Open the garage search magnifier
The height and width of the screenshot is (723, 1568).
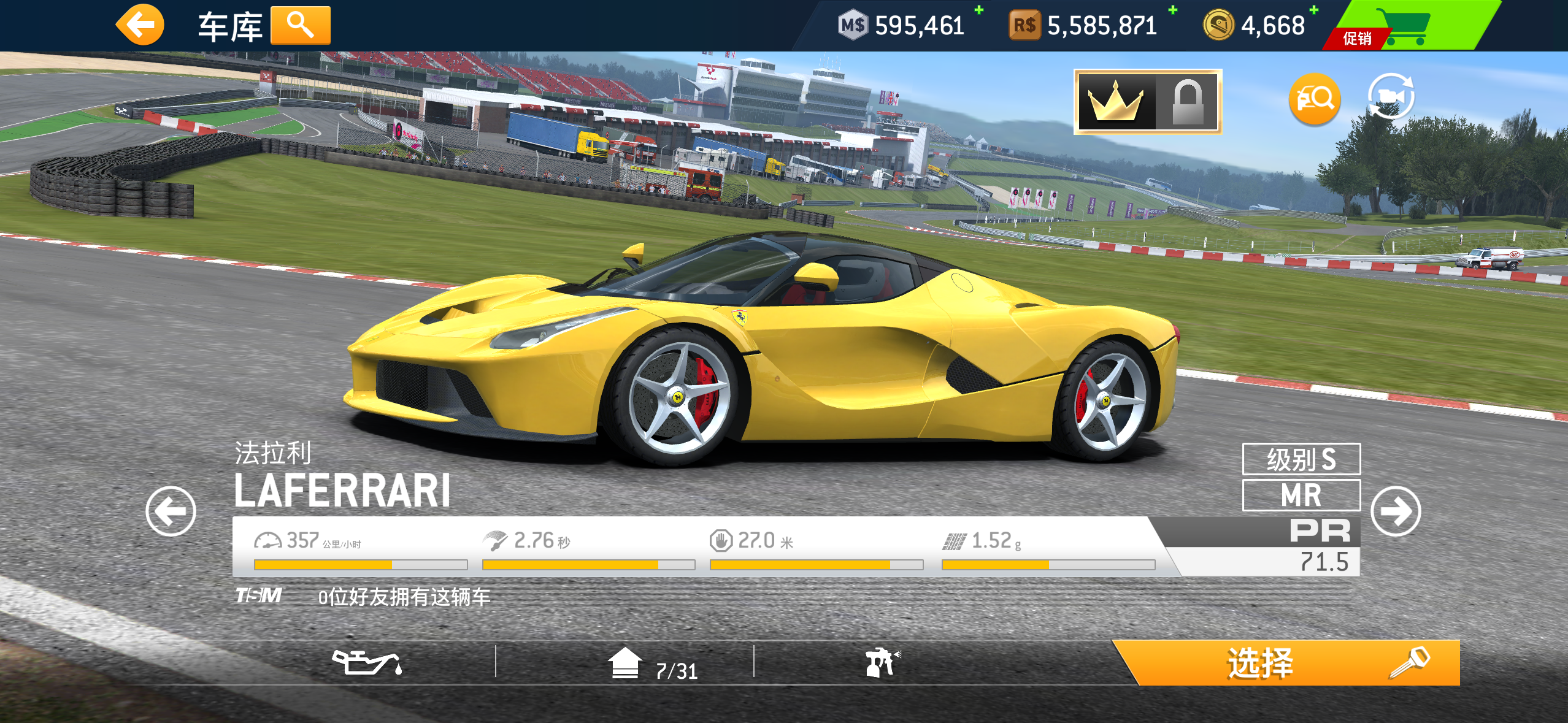coord(300,26)
